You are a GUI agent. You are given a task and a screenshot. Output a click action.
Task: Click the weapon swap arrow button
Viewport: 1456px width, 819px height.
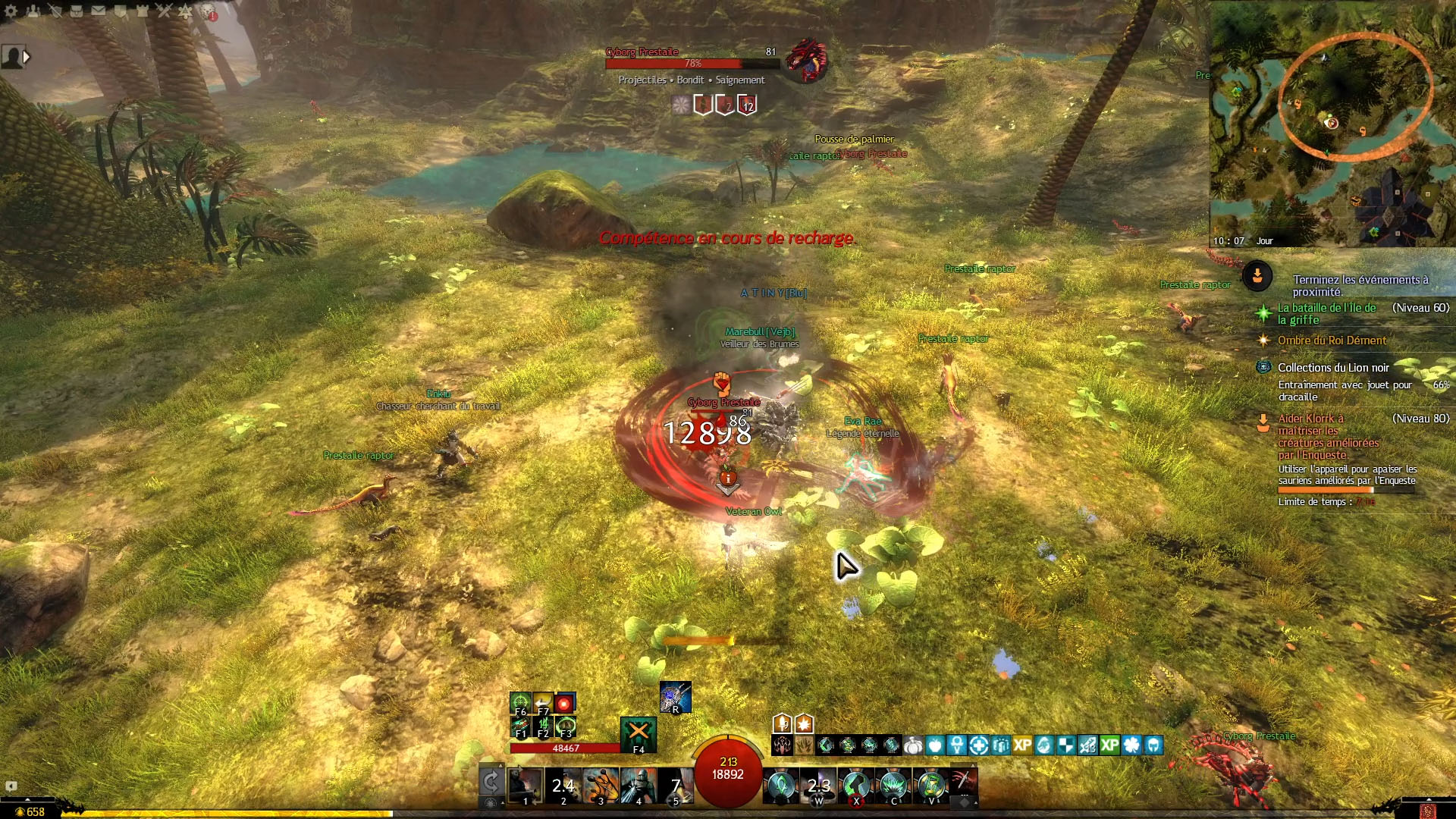[491, 781]
